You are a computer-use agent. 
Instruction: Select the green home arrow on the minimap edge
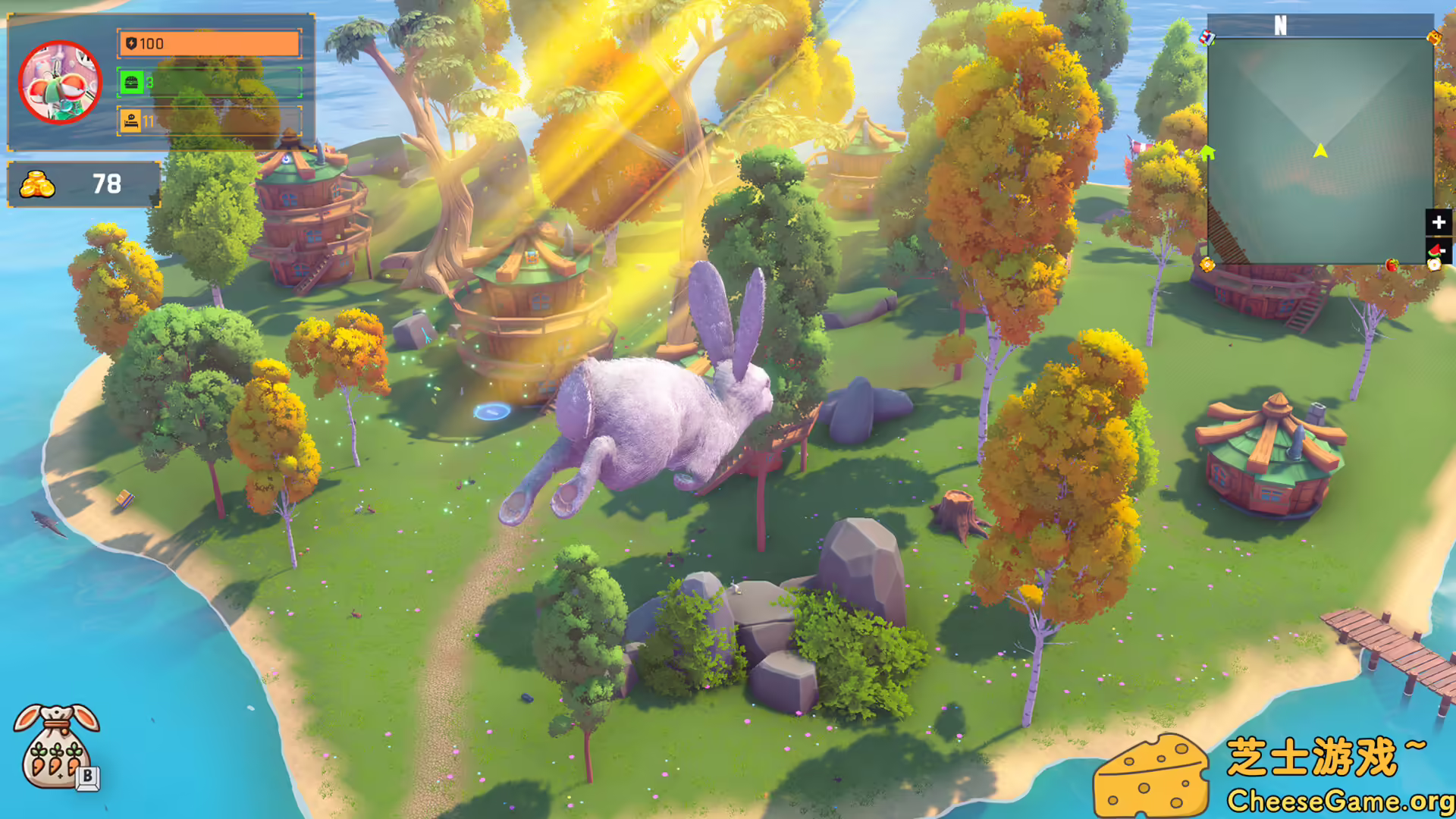pos(1209,152)
